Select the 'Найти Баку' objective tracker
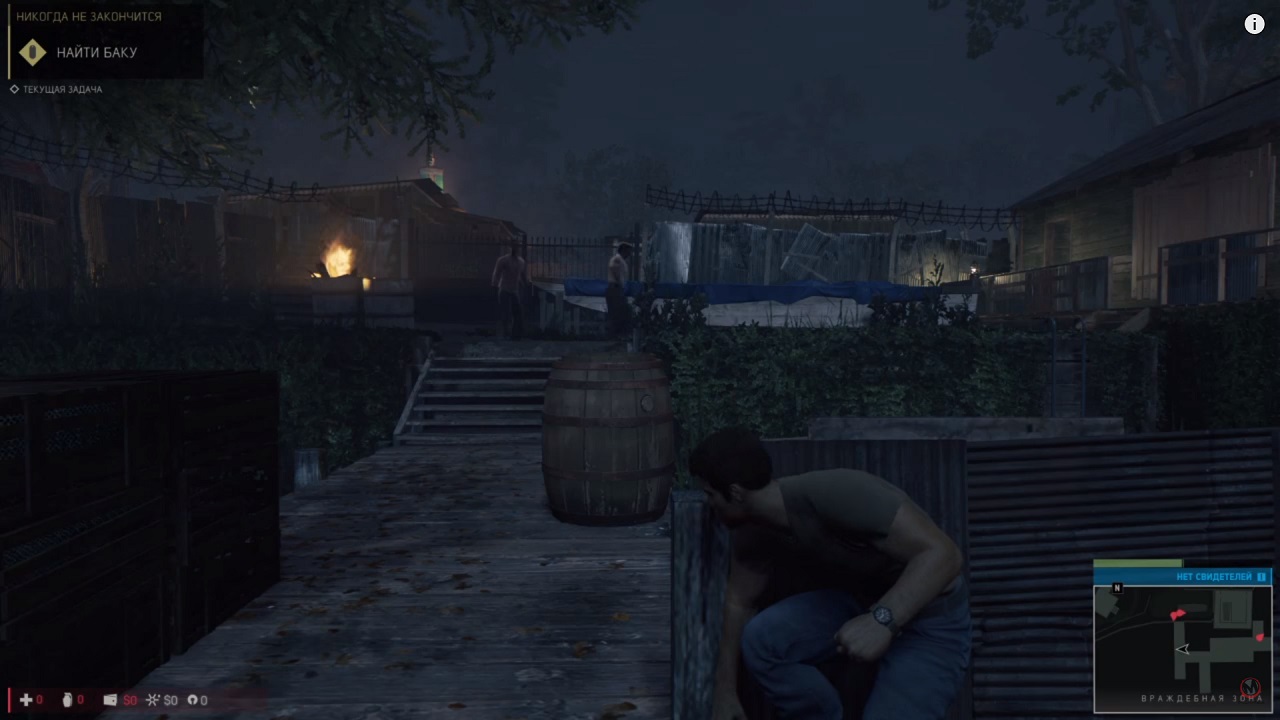Viewport: 1280px width, 720px height. pyautogui.click(x=97, y=53)
